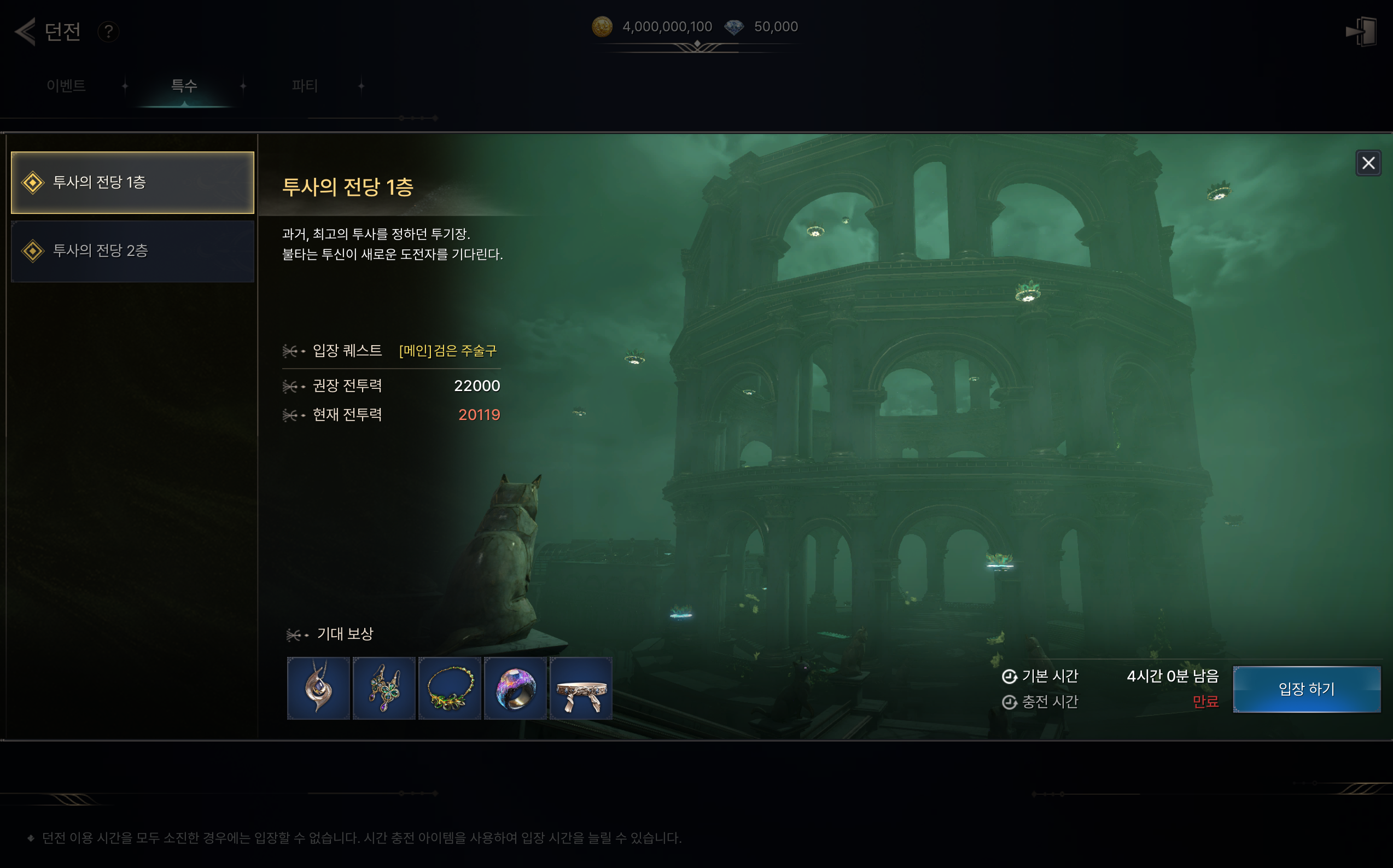Inspect the silver pendant necklace reward

(318, 688)
